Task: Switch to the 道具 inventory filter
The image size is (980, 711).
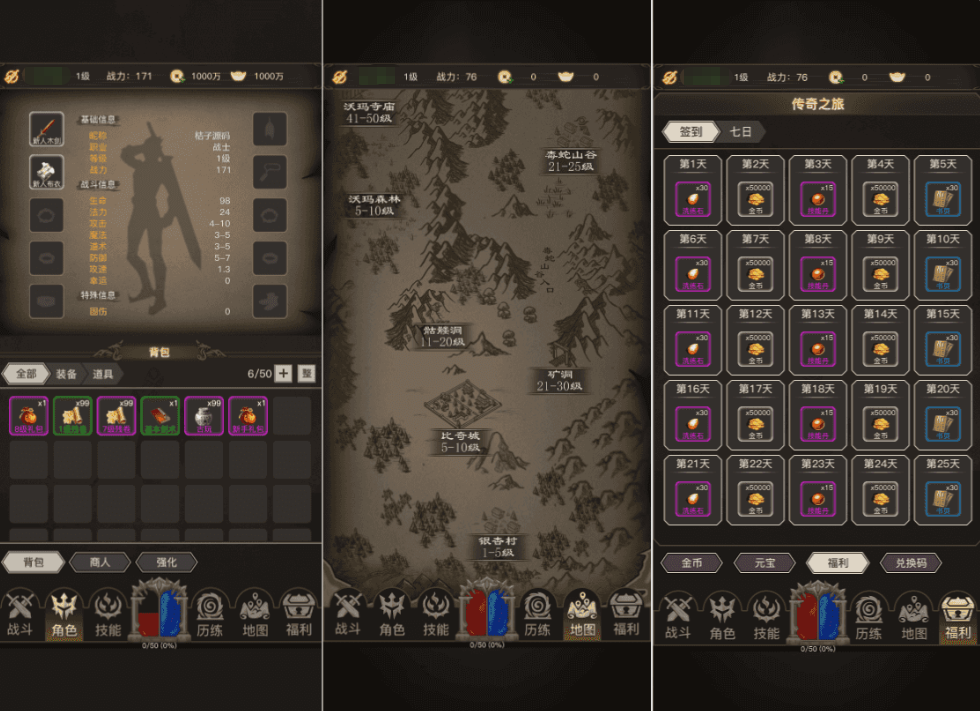Action: click(103, 373)
